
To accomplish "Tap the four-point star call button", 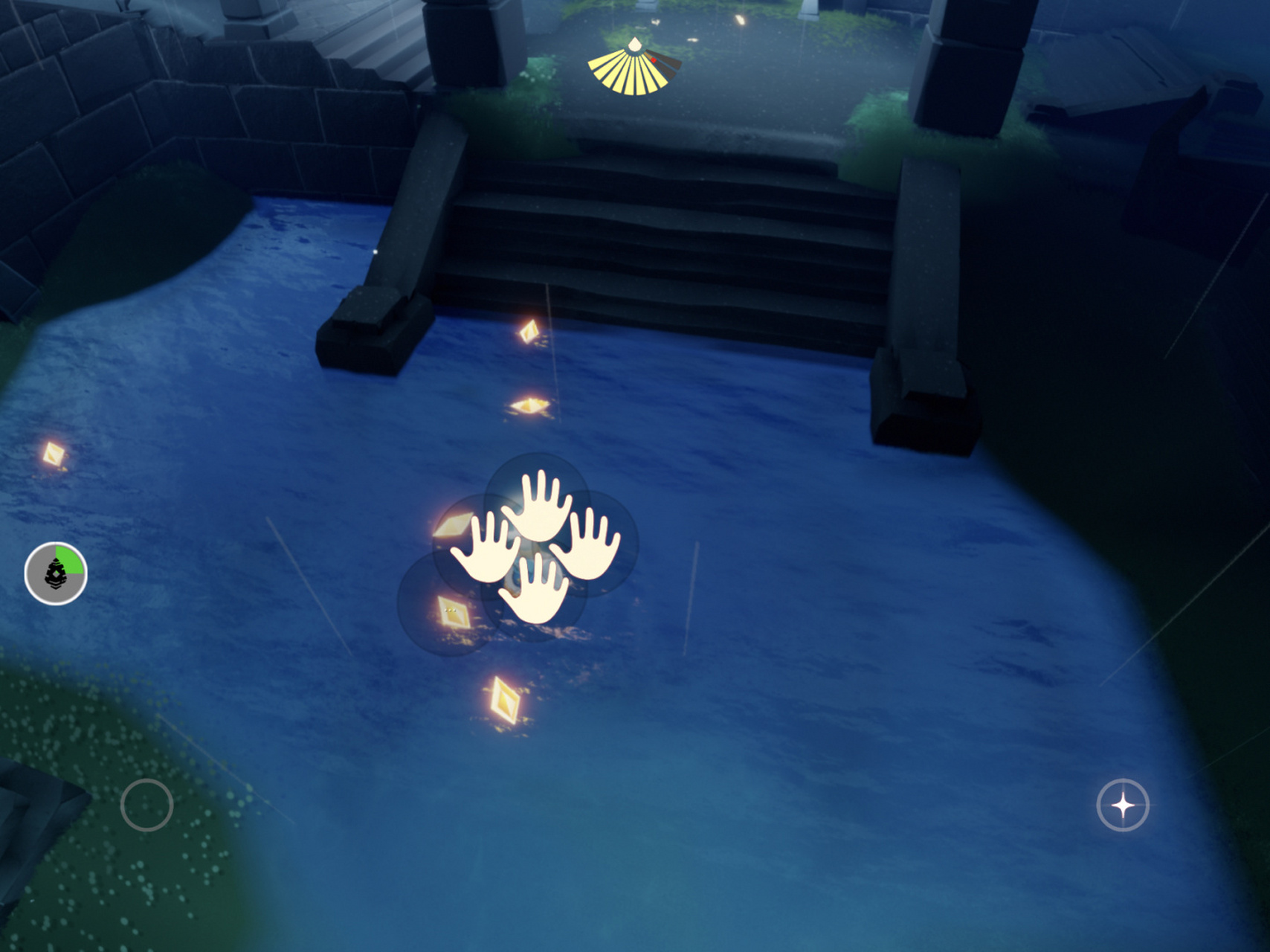I will pos(1123,805).
